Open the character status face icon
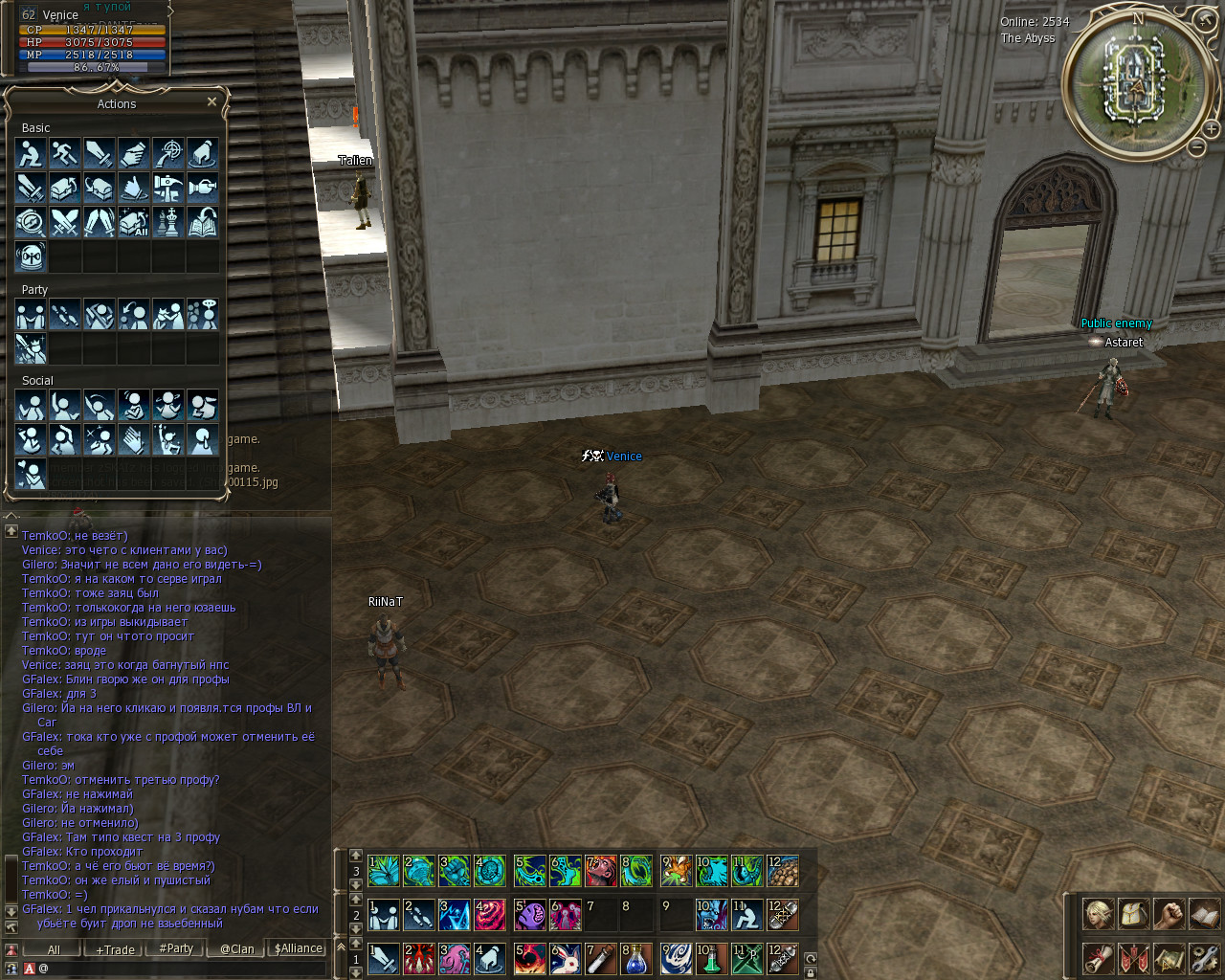Viewport: 1225px width, 980px height. point(1098,914)
